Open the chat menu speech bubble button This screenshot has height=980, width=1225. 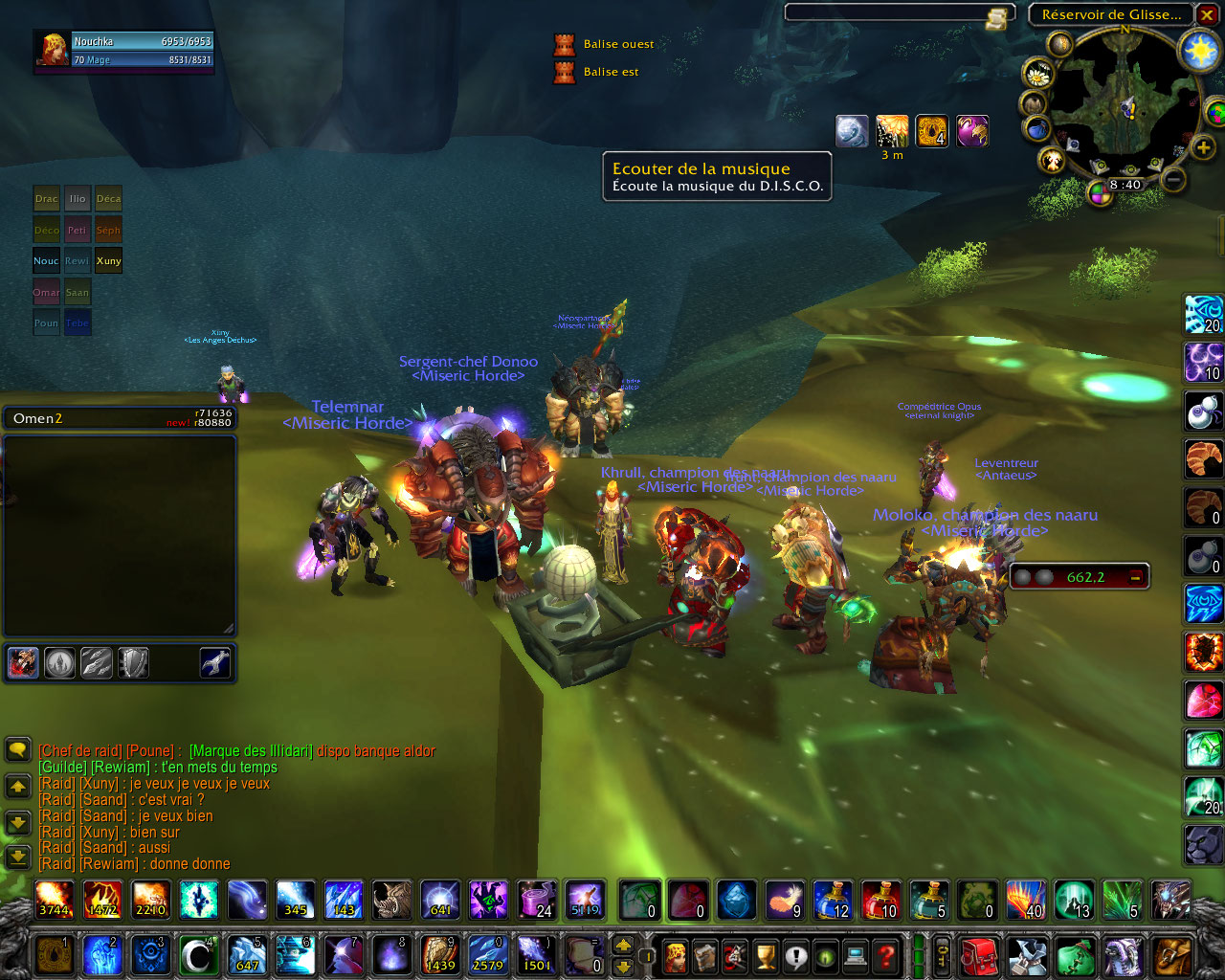click(18, 748)
